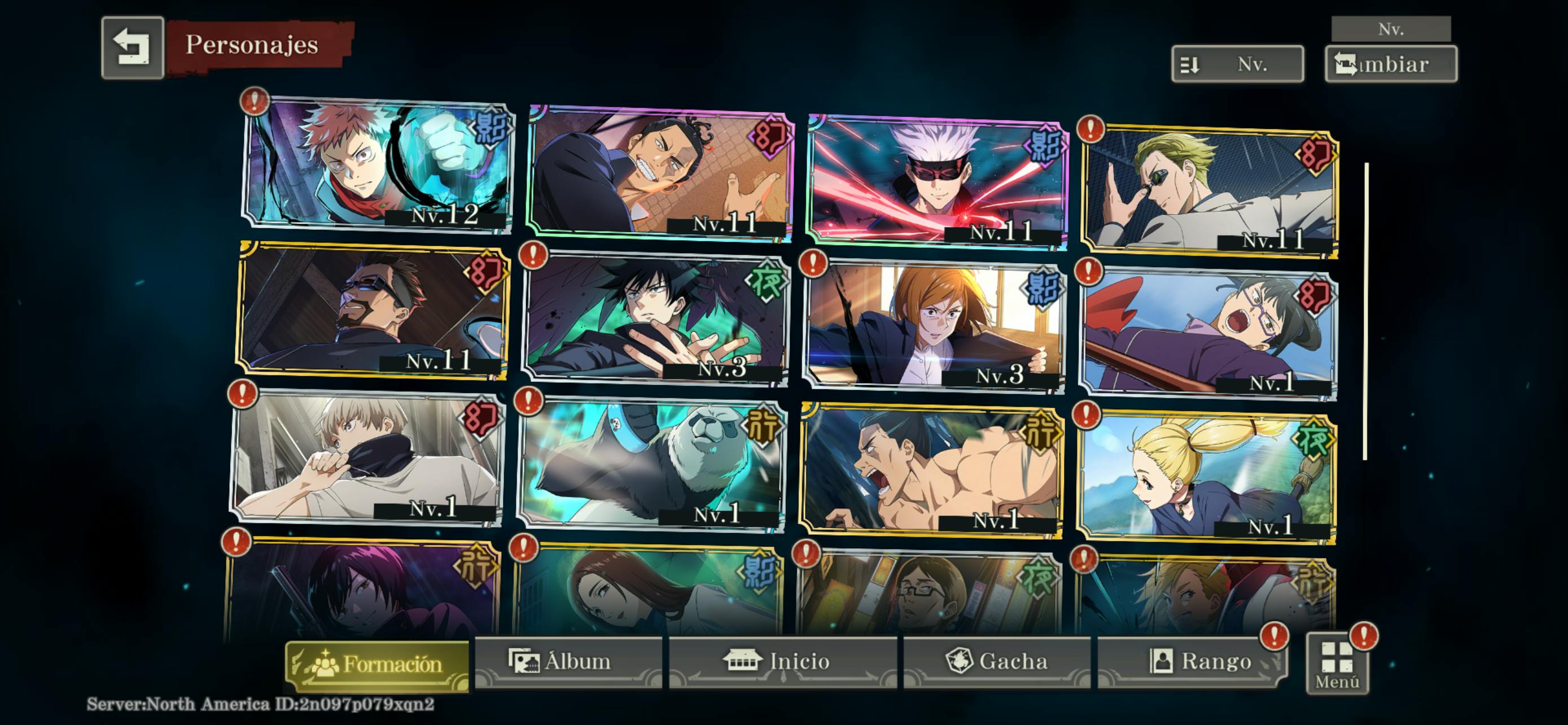Go to the Inicio home tab
1568x725 pixels.
click(782, 662)
